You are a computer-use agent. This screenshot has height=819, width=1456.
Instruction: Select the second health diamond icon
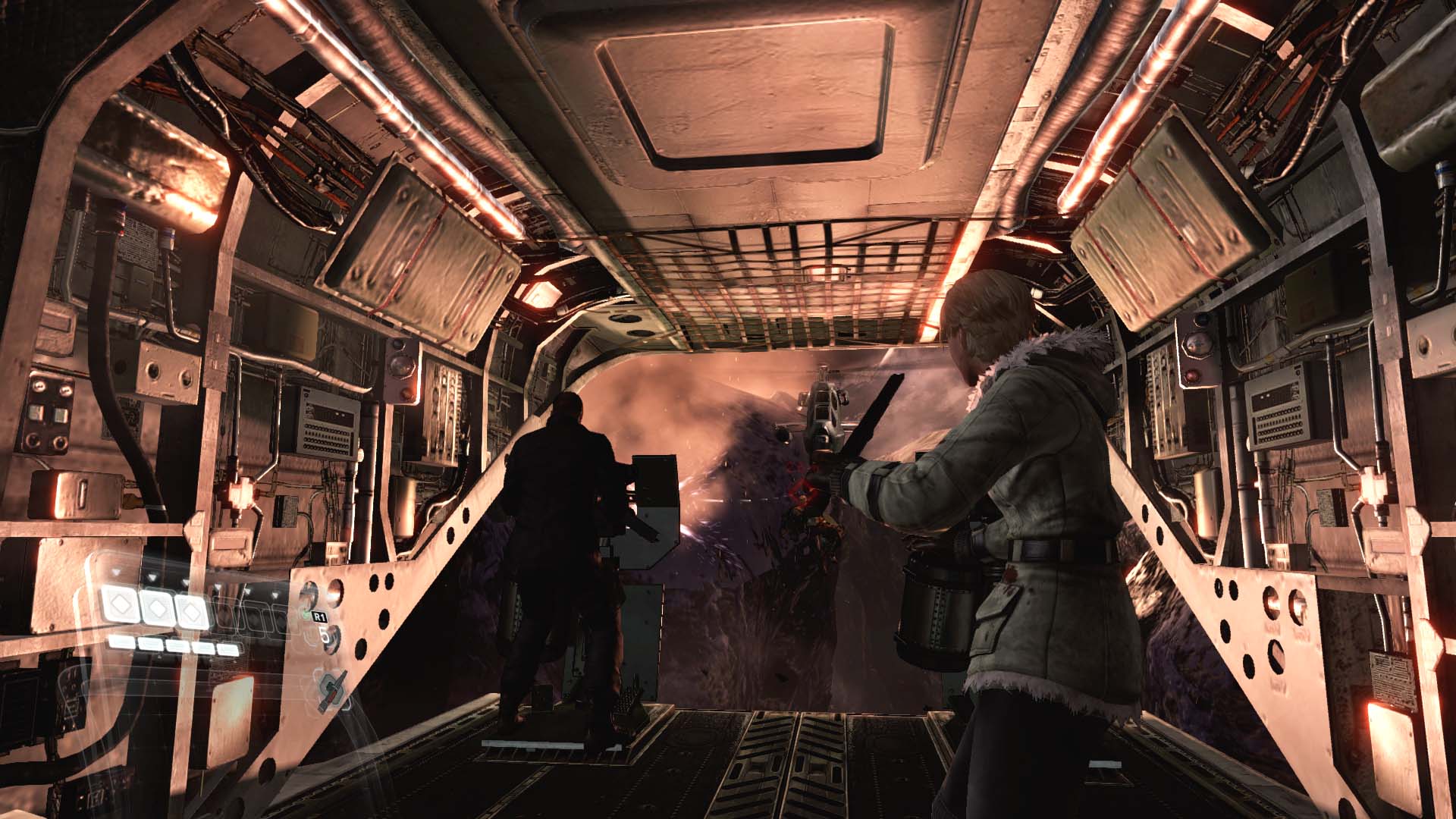[x=158, y=610]
